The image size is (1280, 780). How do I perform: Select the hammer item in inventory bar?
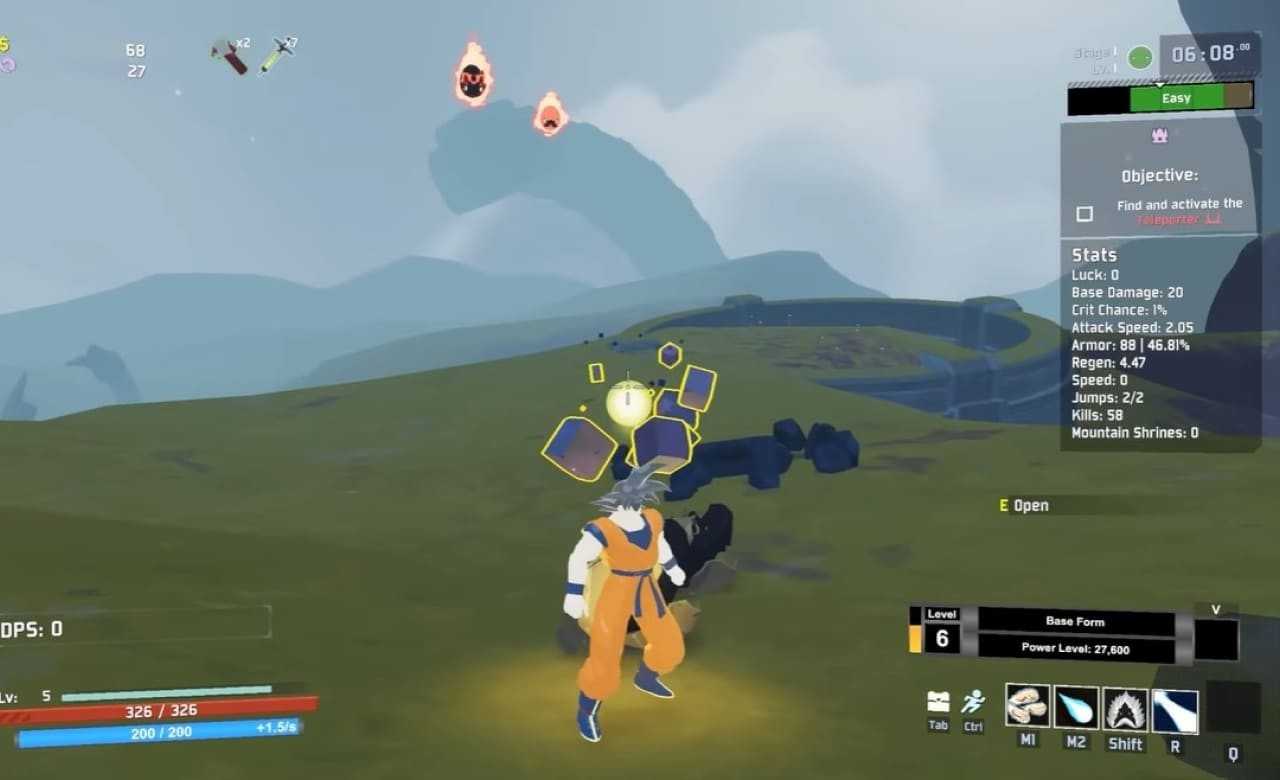tap(230, 56)
